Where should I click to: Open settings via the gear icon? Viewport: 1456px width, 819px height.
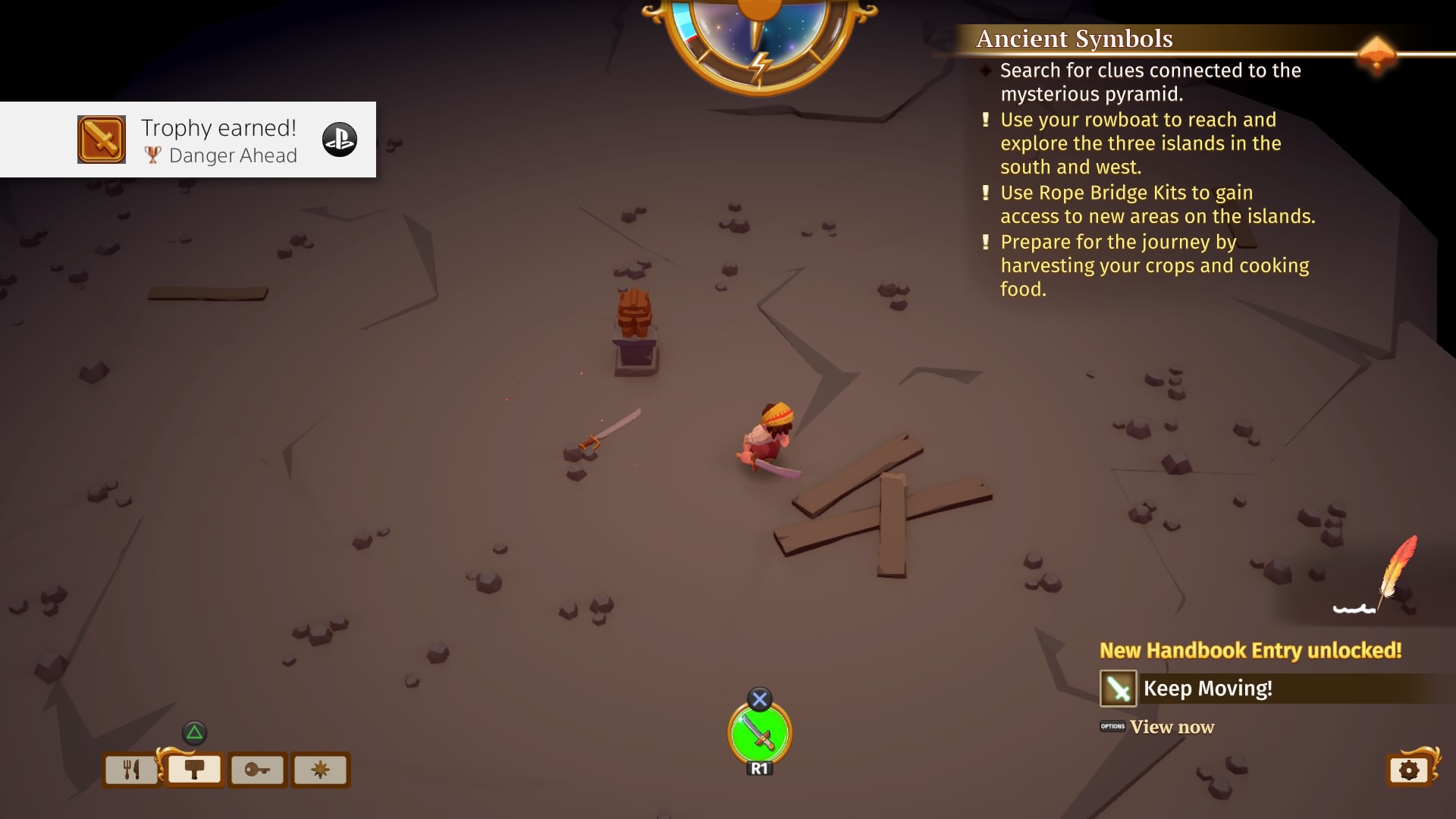1408,769
